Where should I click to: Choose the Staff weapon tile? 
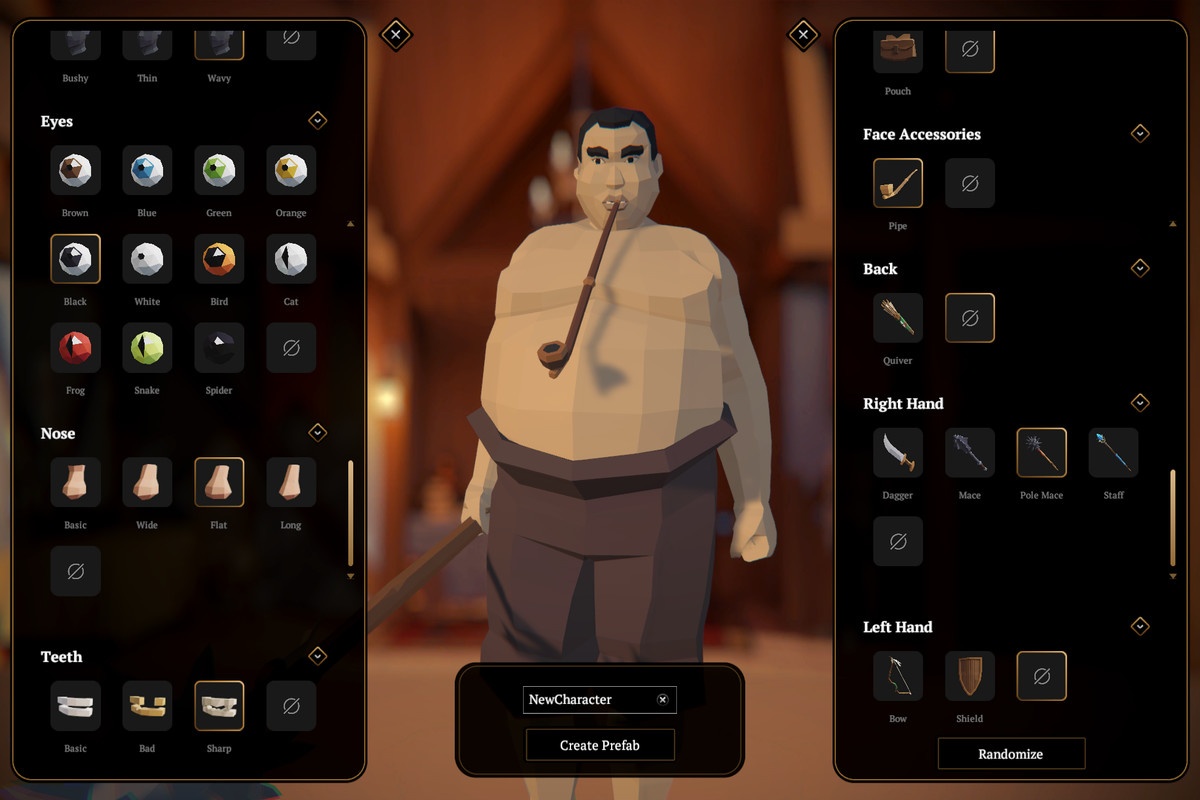1113,453
